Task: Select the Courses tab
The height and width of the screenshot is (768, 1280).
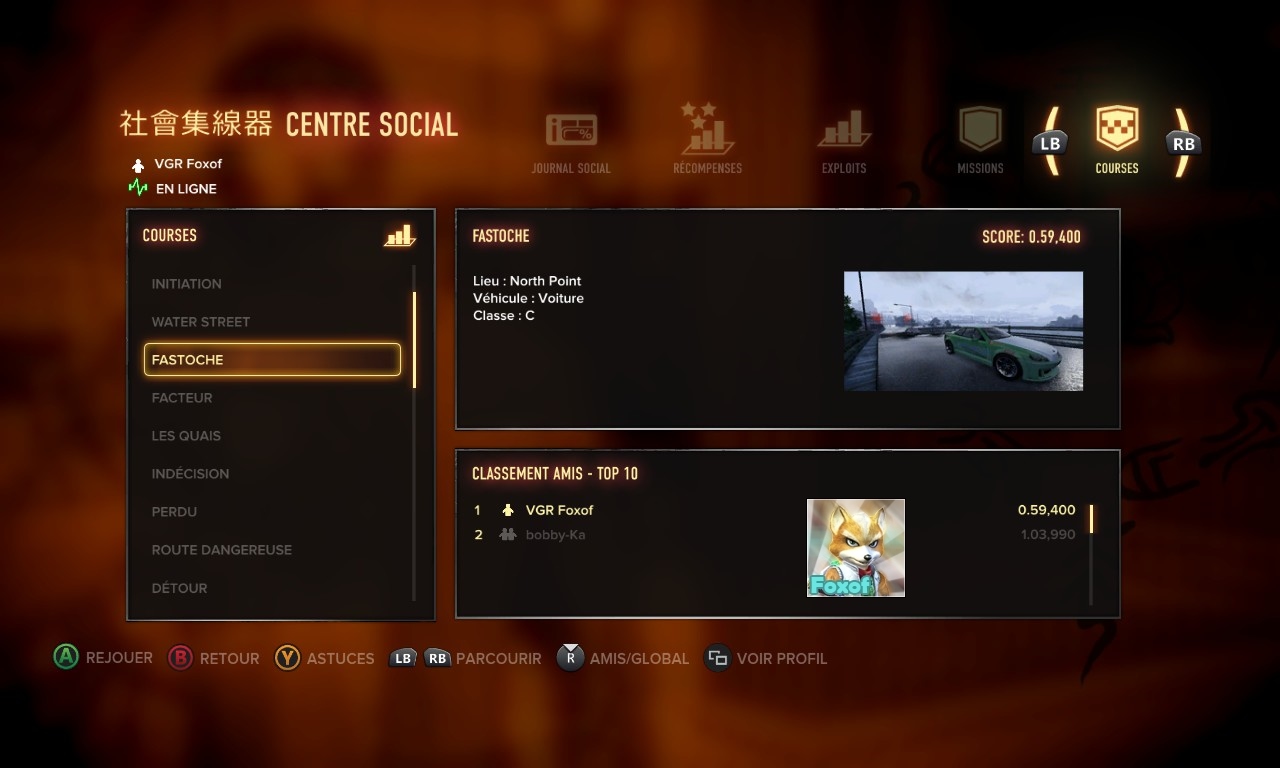Action: [x=1117, y=141]
